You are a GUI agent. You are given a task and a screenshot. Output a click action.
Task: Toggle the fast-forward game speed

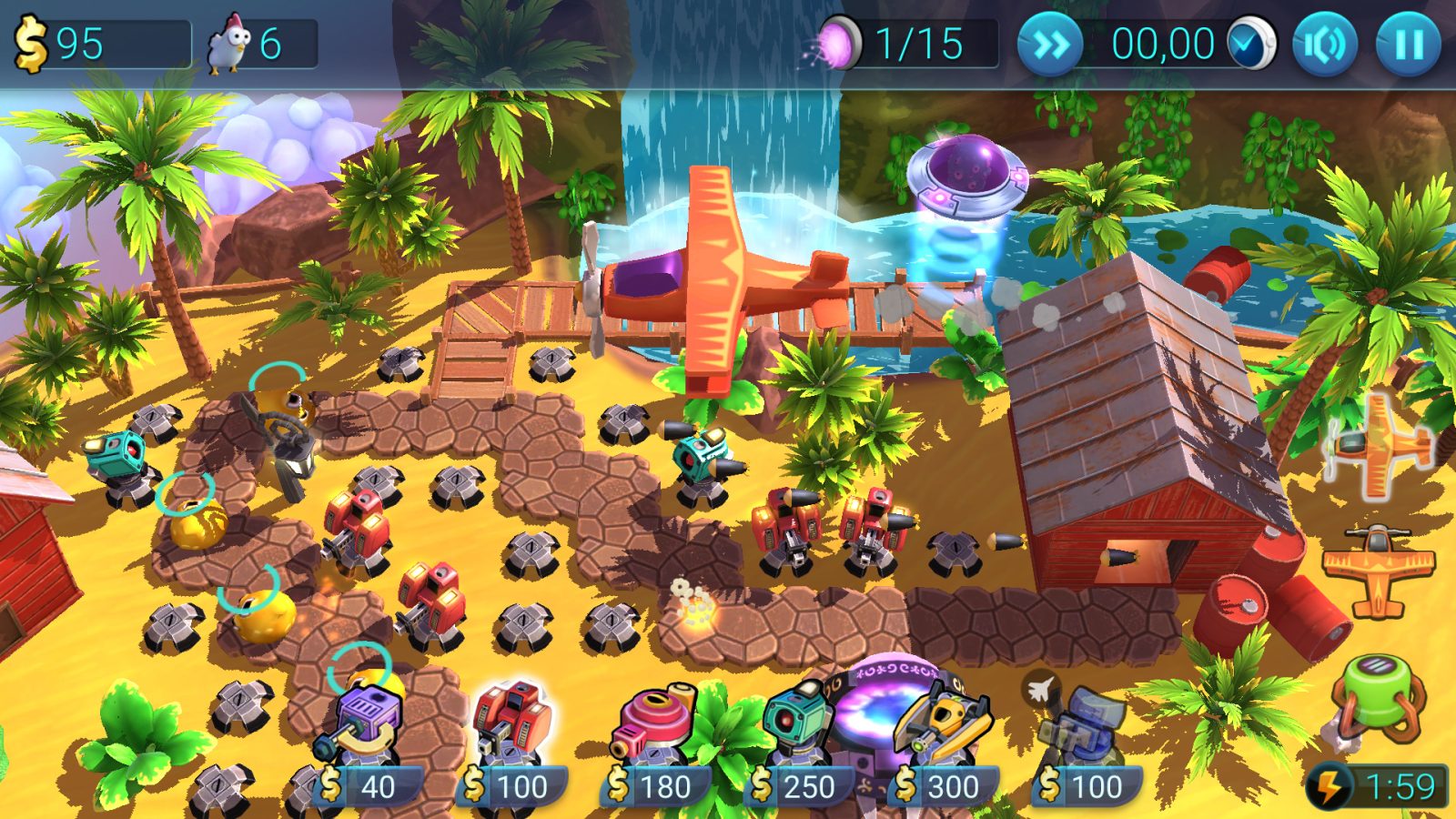pos(1051,41)
